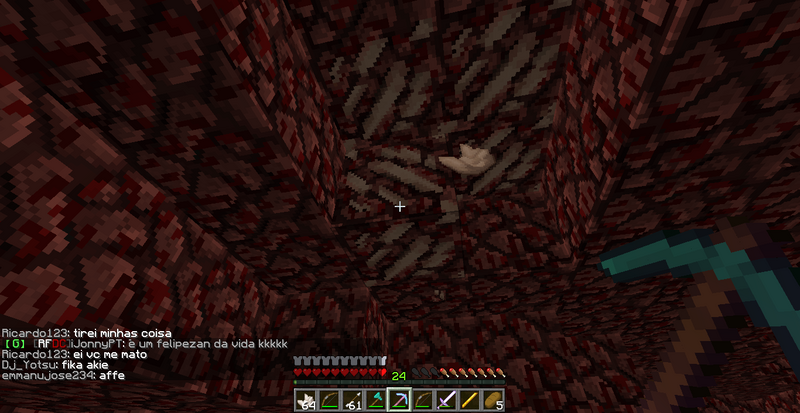This screenshot has width=800, height=413.
Task: Select the blaze rod hotbar slot
Action: click(471, 400)
